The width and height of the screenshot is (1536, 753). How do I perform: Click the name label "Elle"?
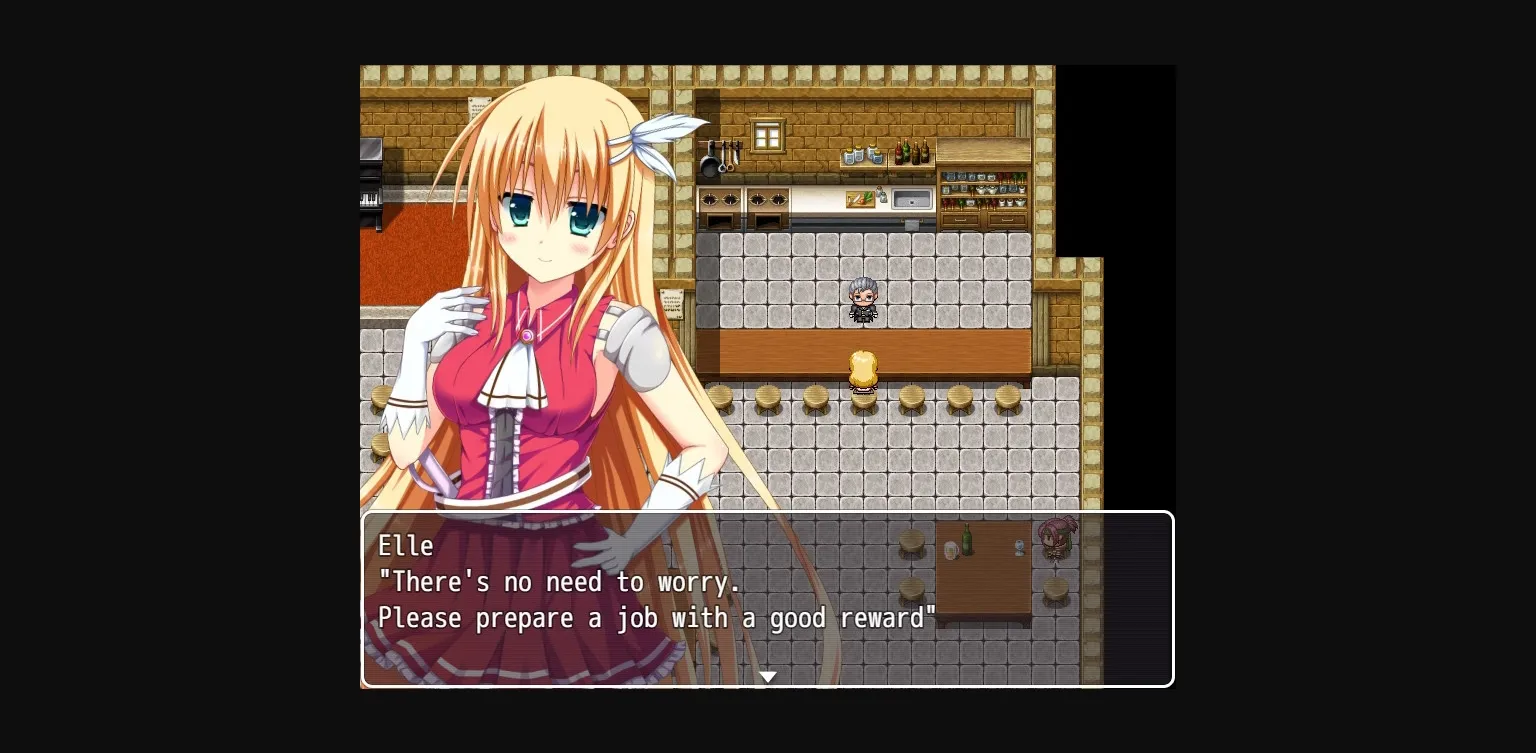406,547
